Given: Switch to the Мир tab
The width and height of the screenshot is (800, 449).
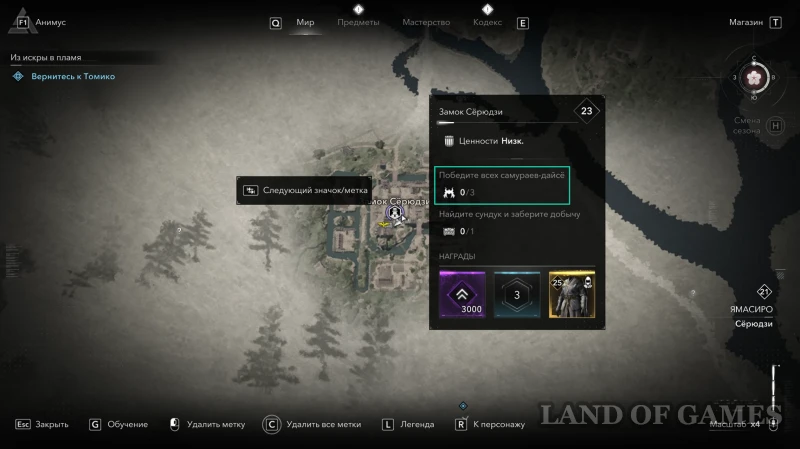Looking at the screenshot, I should 305,22.
